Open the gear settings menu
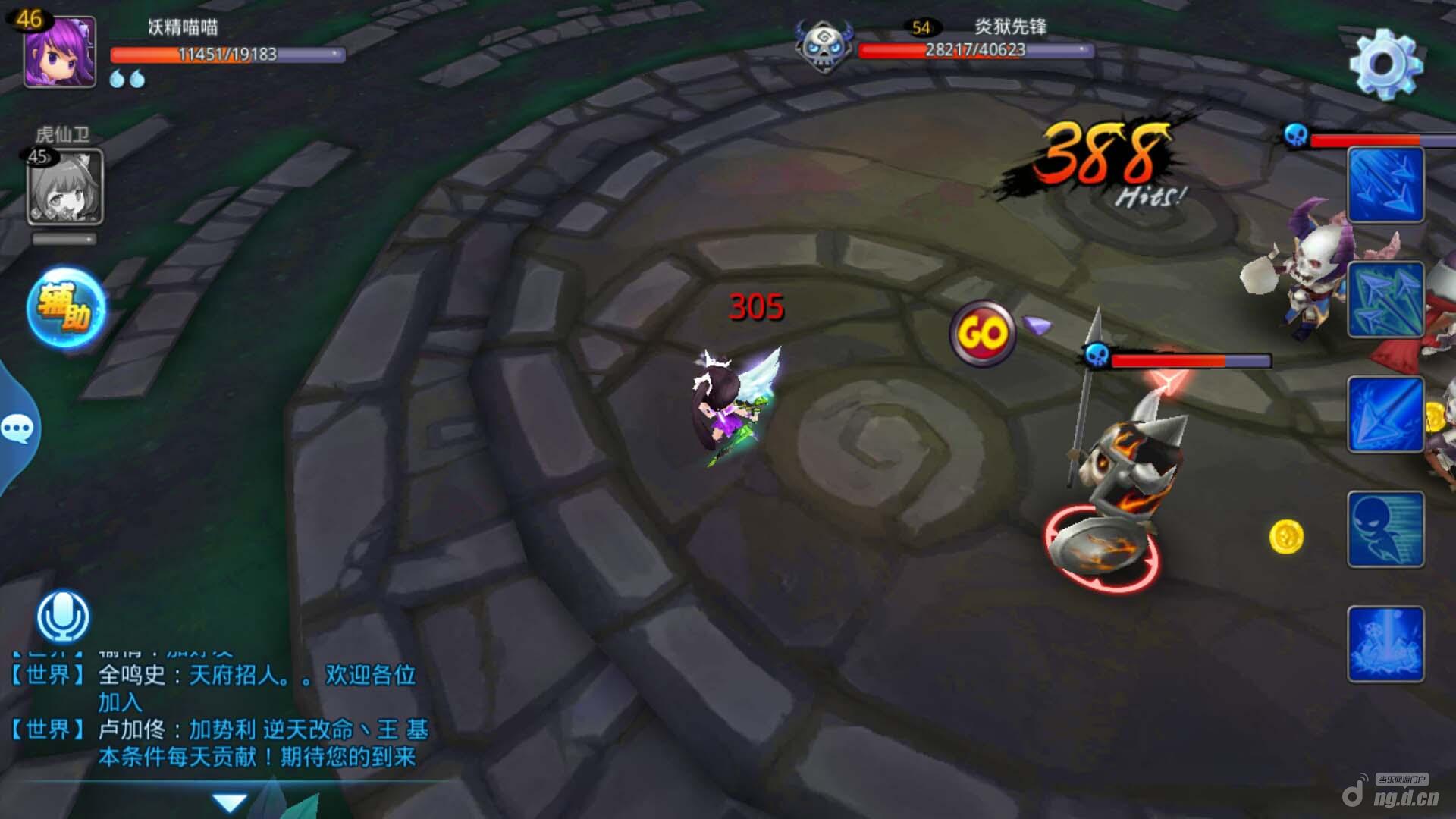This screenshot has width=1456, height=819. click(x=1385, y=64)
